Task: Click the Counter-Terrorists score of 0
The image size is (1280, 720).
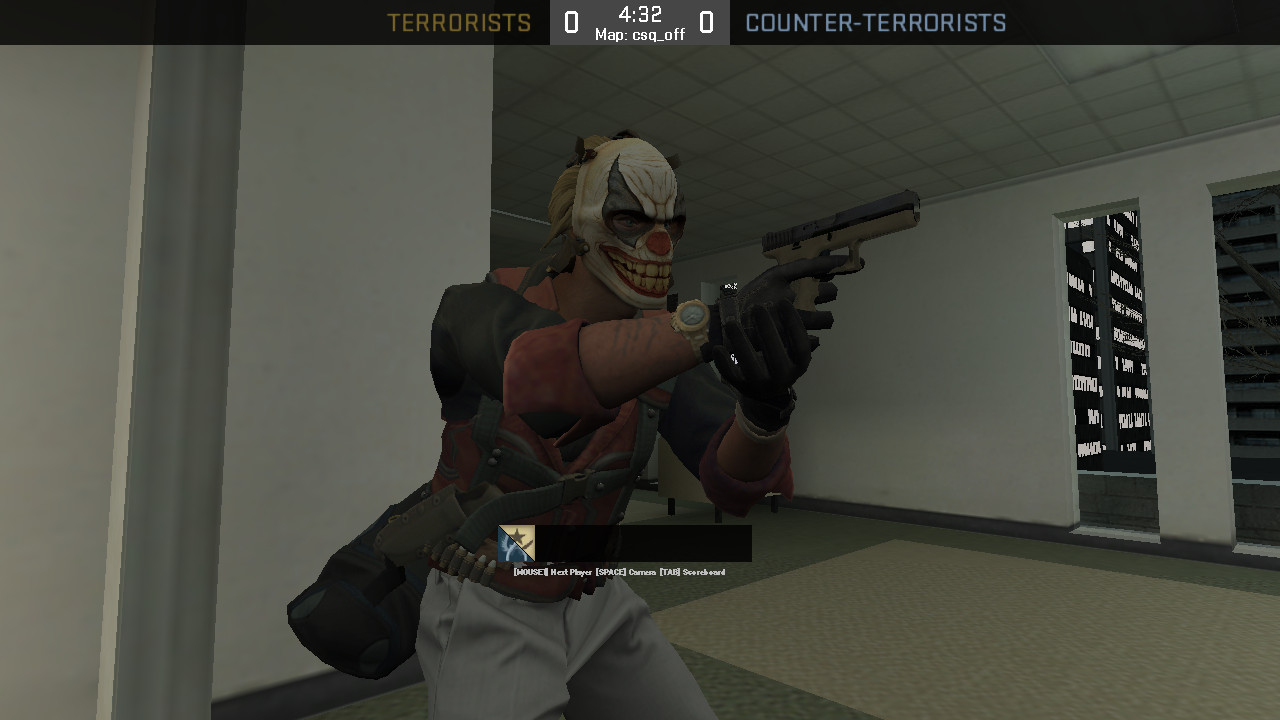Action: (707, 21)
